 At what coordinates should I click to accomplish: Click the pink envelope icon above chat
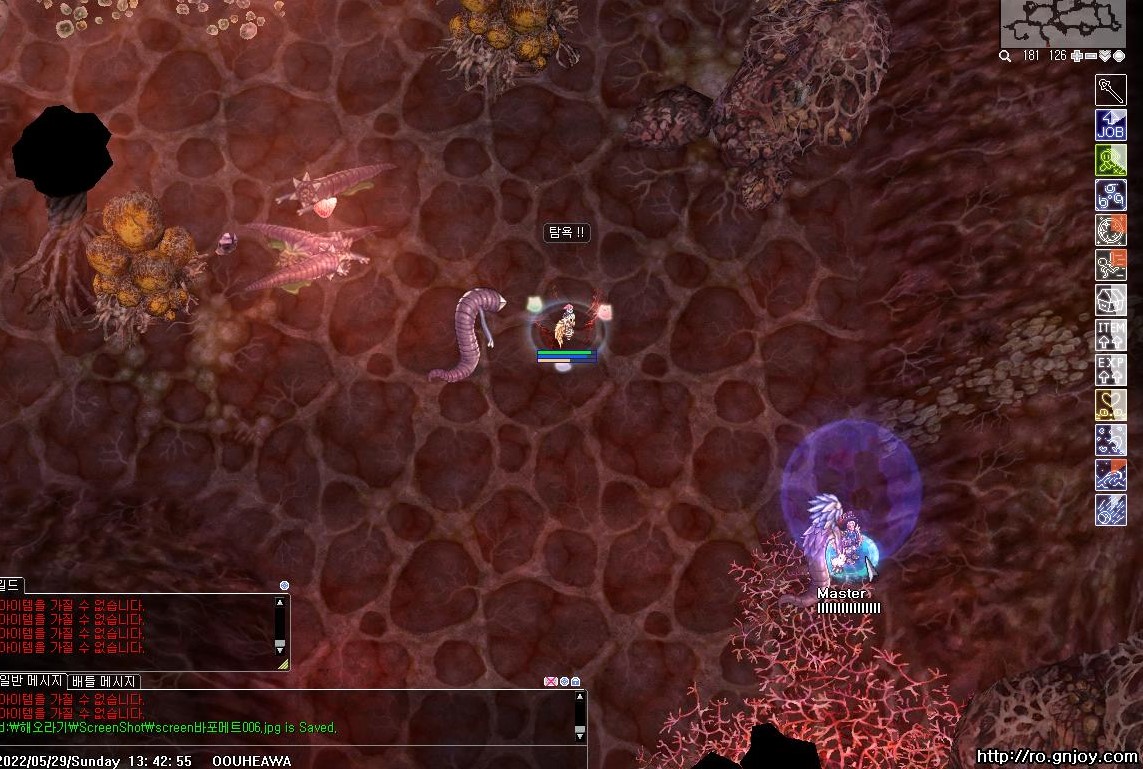[550, 681]
